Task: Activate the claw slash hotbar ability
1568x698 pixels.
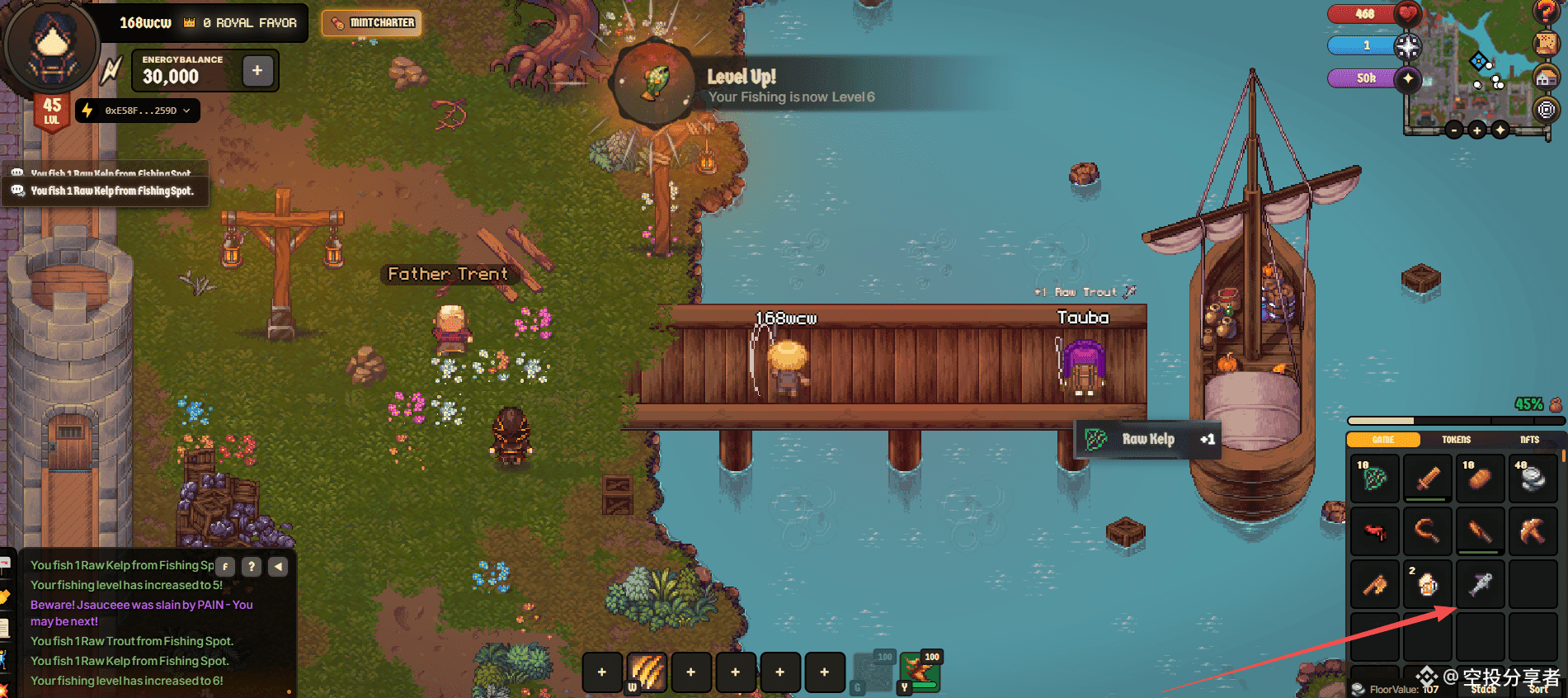Action: click(x=647, y=672)
